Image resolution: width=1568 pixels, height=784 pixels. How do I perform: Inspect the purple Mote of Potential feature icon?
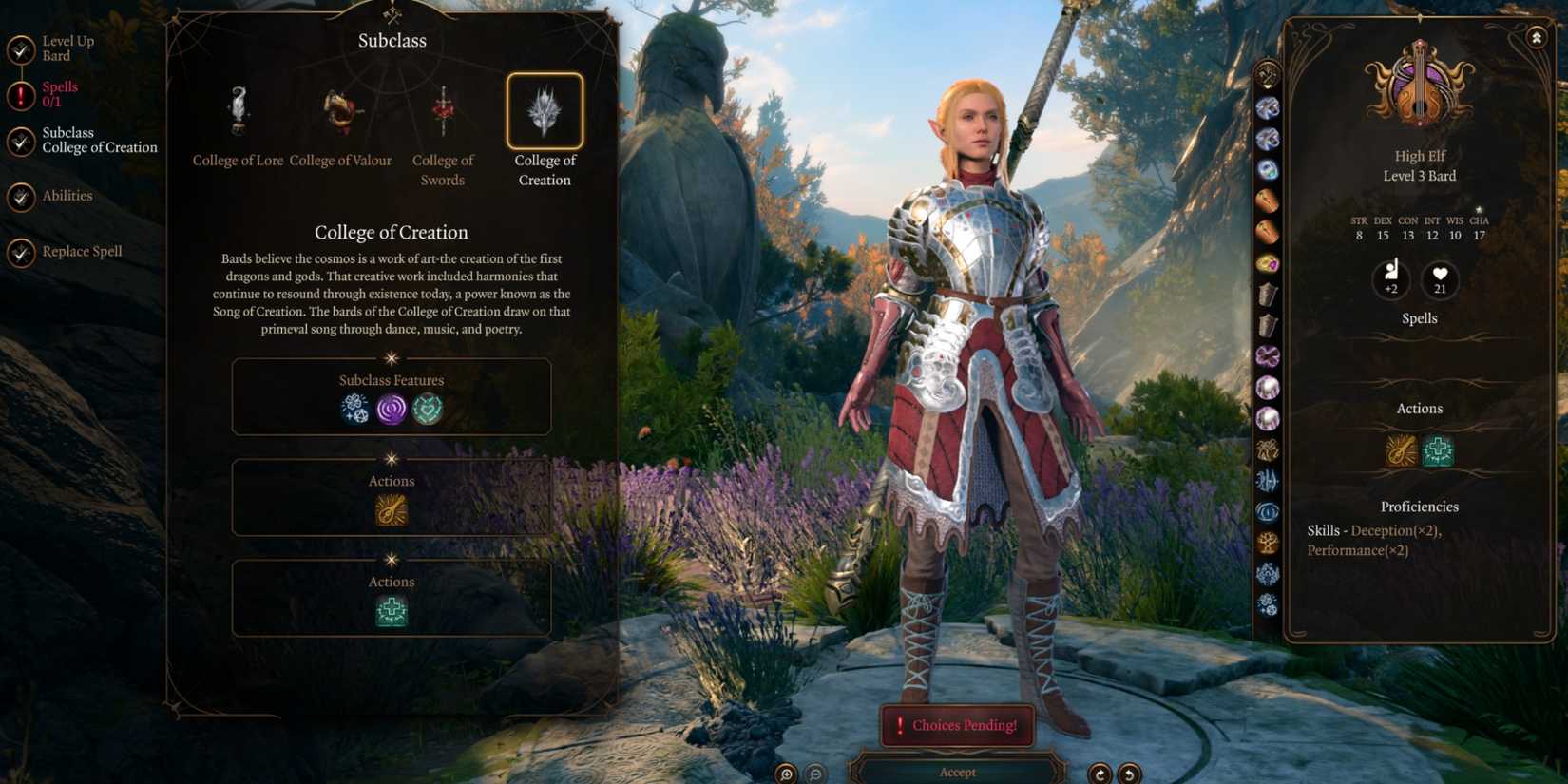[391, 410]
